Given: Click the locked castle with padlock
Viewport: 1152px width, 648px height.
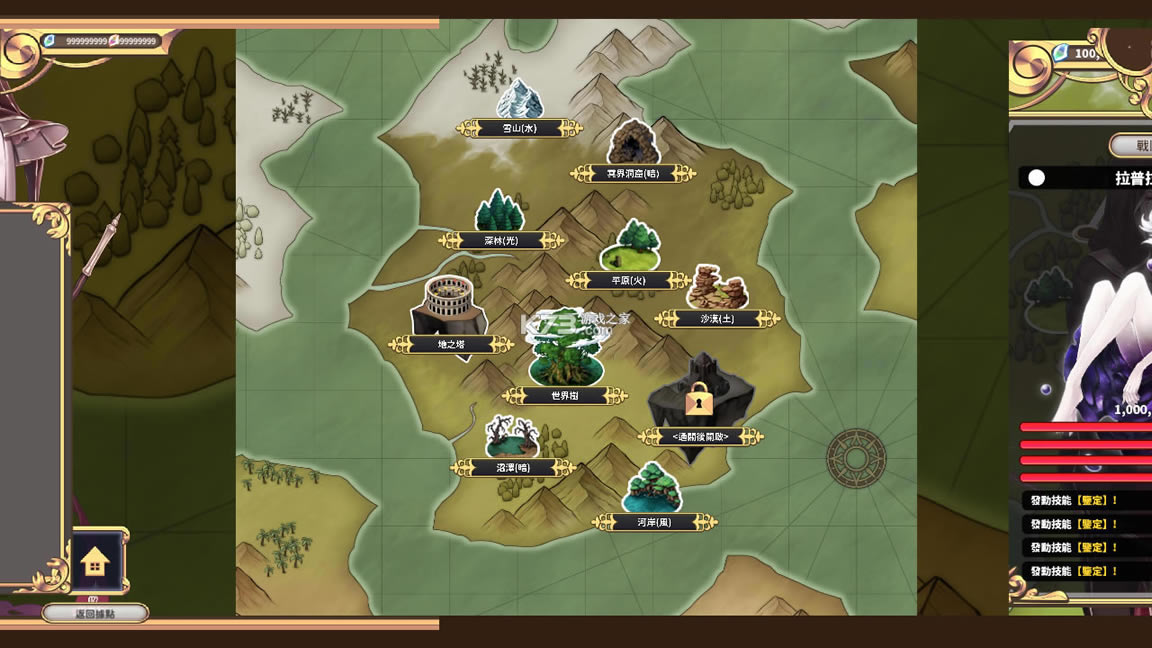Looking at the screenshot, I should click(x=700, y=400).
